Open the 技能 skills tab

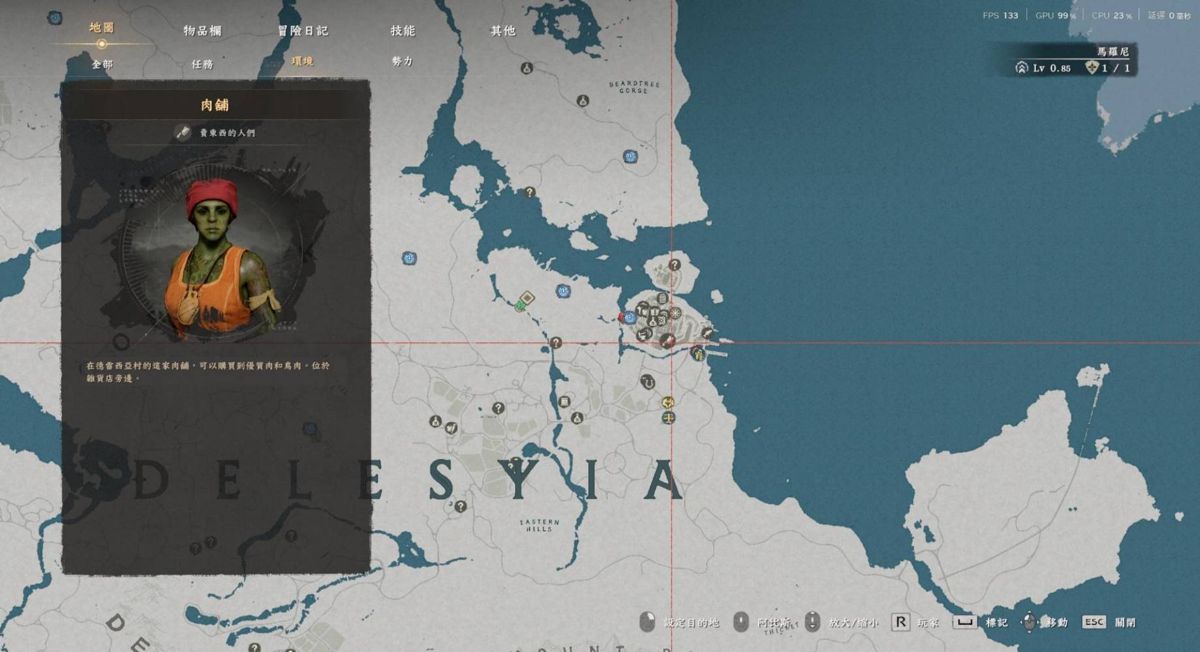coord(402,31)
